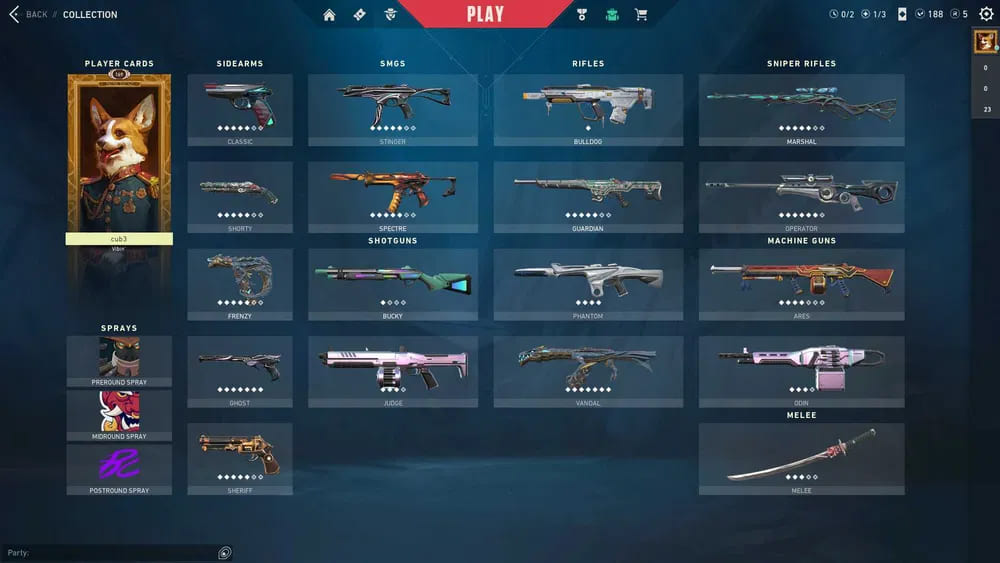Image resolution: width=1000 pixels, height=563 pixels.
Task: Open the Ghost pistol slot
Action: [x=240, y=370]
